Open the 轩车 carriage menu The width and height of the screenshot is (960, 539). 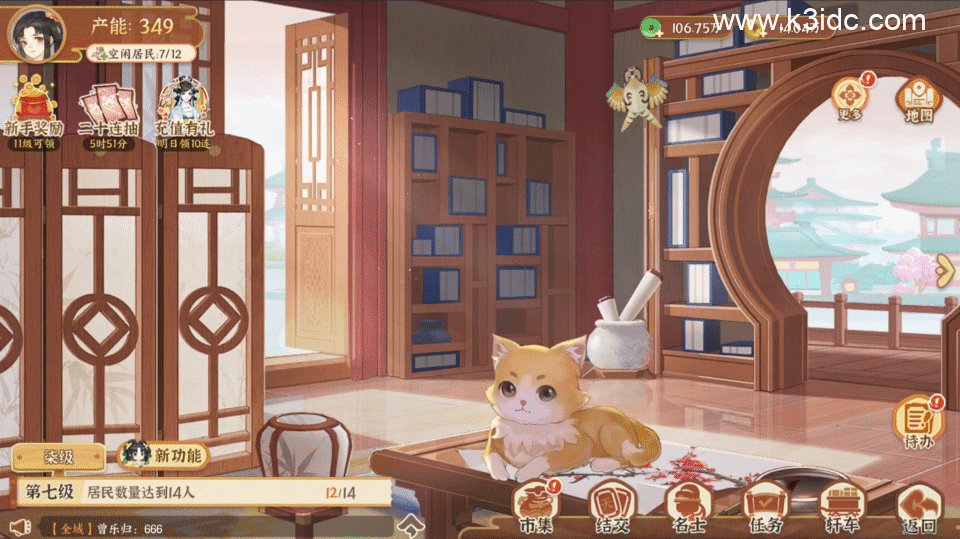840,506
